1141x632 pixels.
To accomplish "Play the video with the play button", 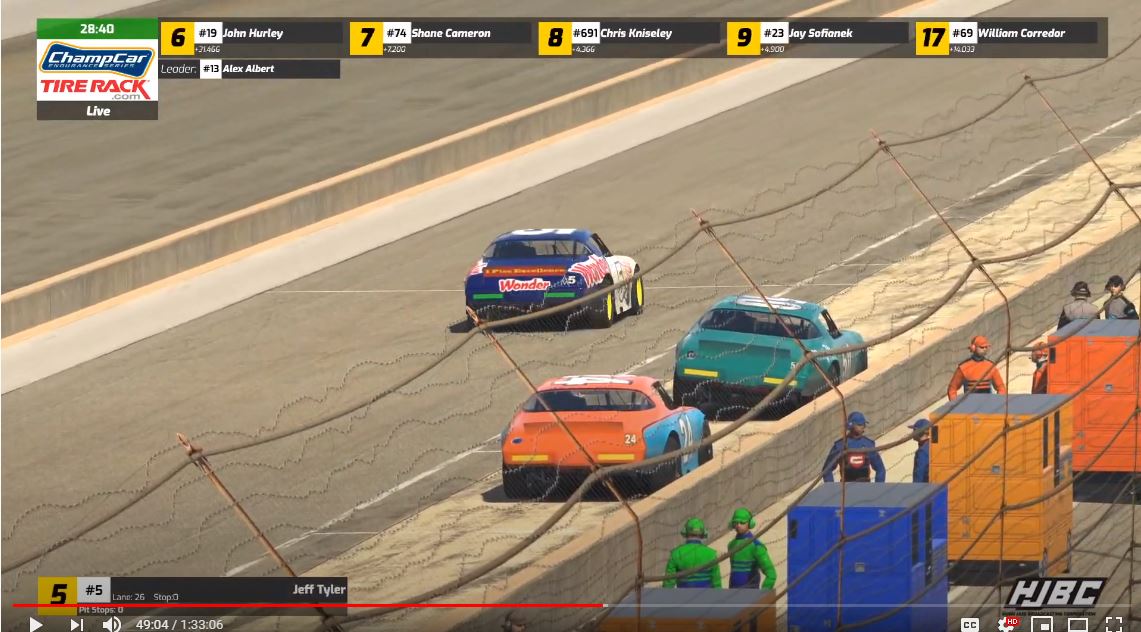I will click(36, 624).
